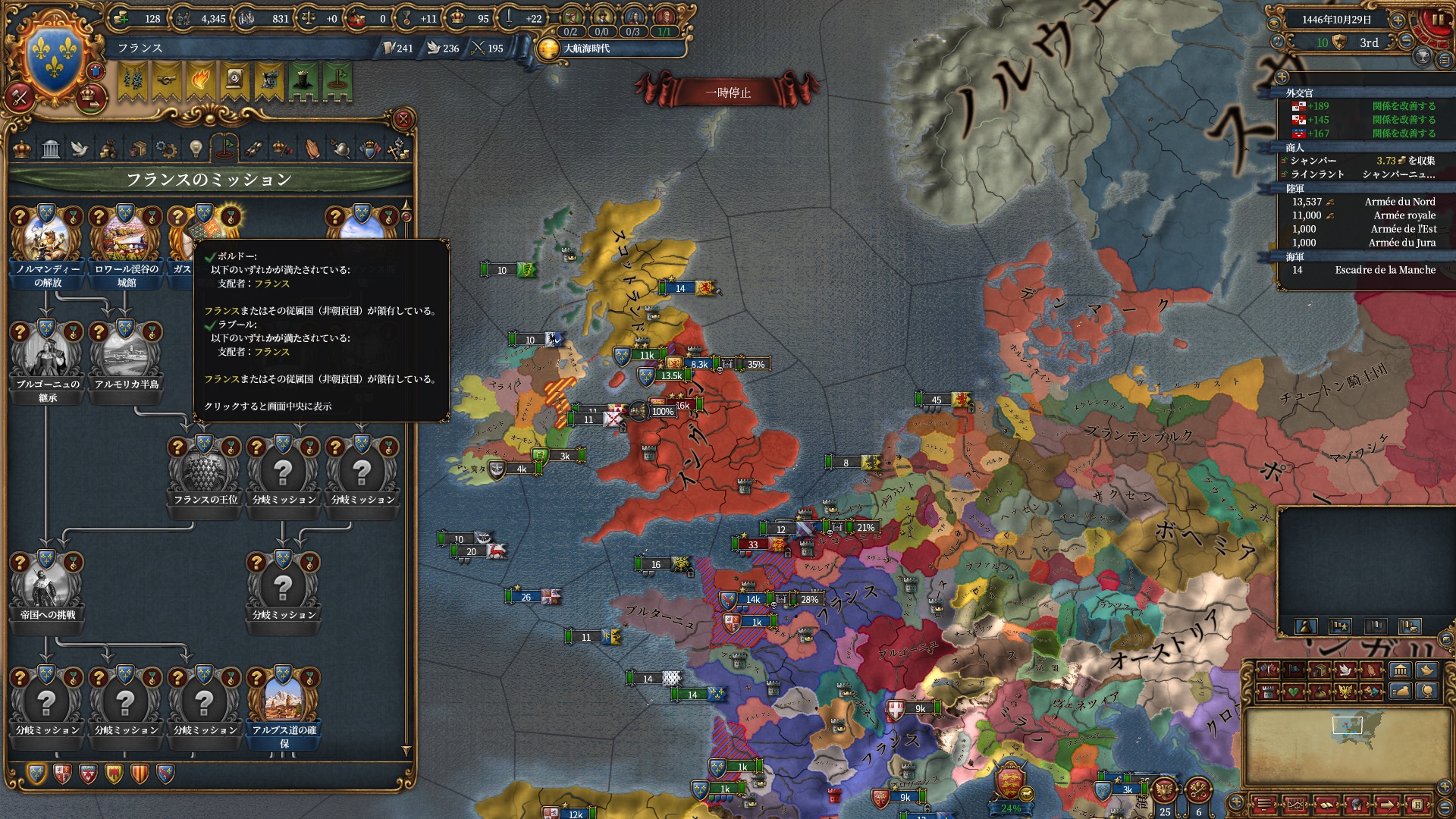The image size is (1456, 819).
Task: Choose the 帝国への挑戦 mission
Action: 47,587
